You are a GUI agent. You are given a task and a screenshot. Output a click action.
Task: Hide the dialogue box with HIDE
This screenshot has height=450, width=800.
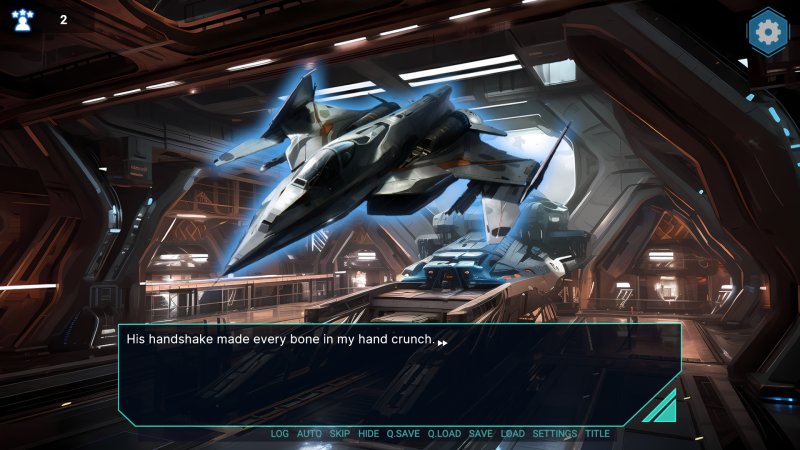point(369,434)
